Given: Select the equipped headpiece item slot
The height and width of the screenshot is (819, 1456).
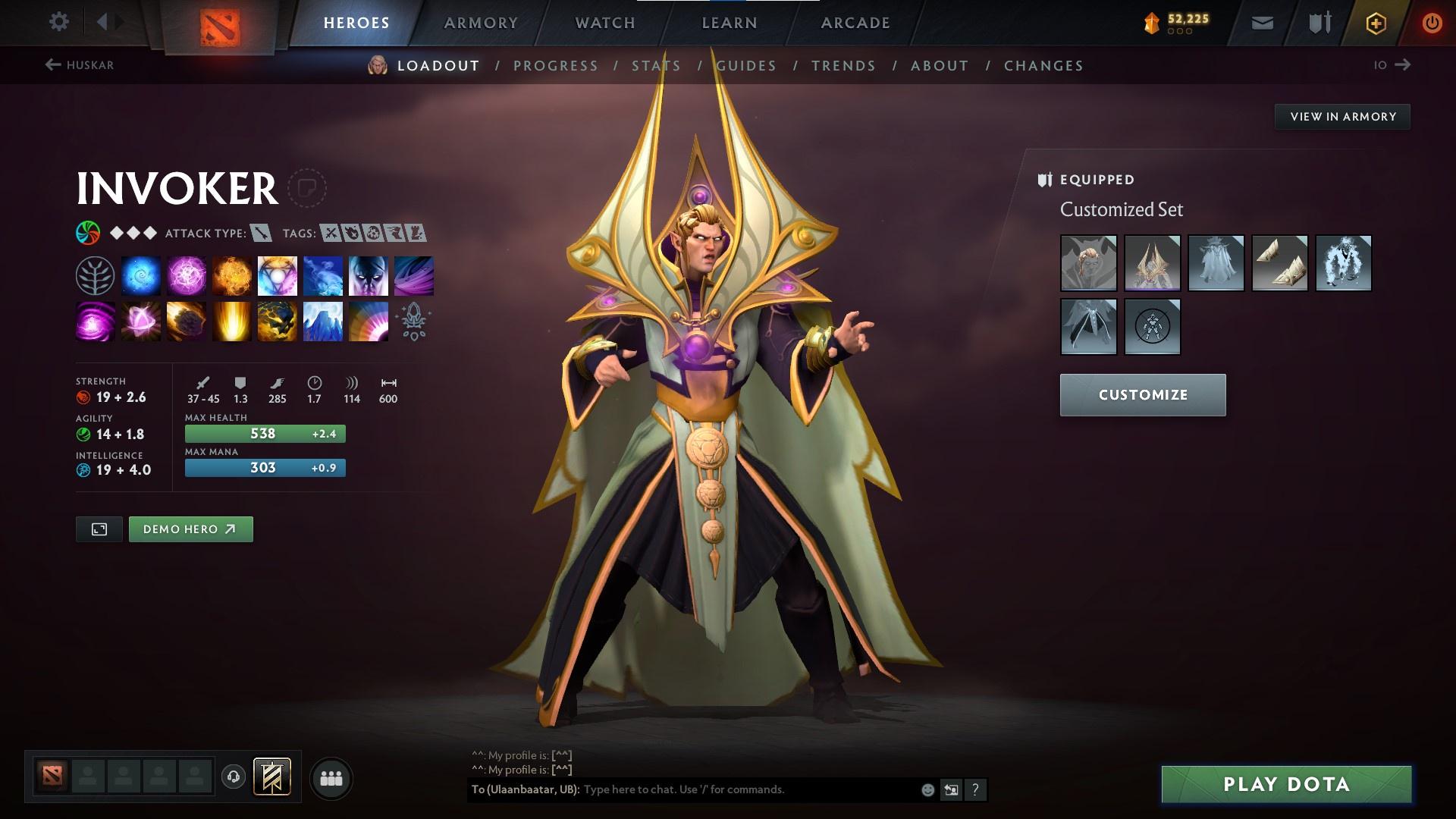Looking at the screenshot, I should 1152,263.
